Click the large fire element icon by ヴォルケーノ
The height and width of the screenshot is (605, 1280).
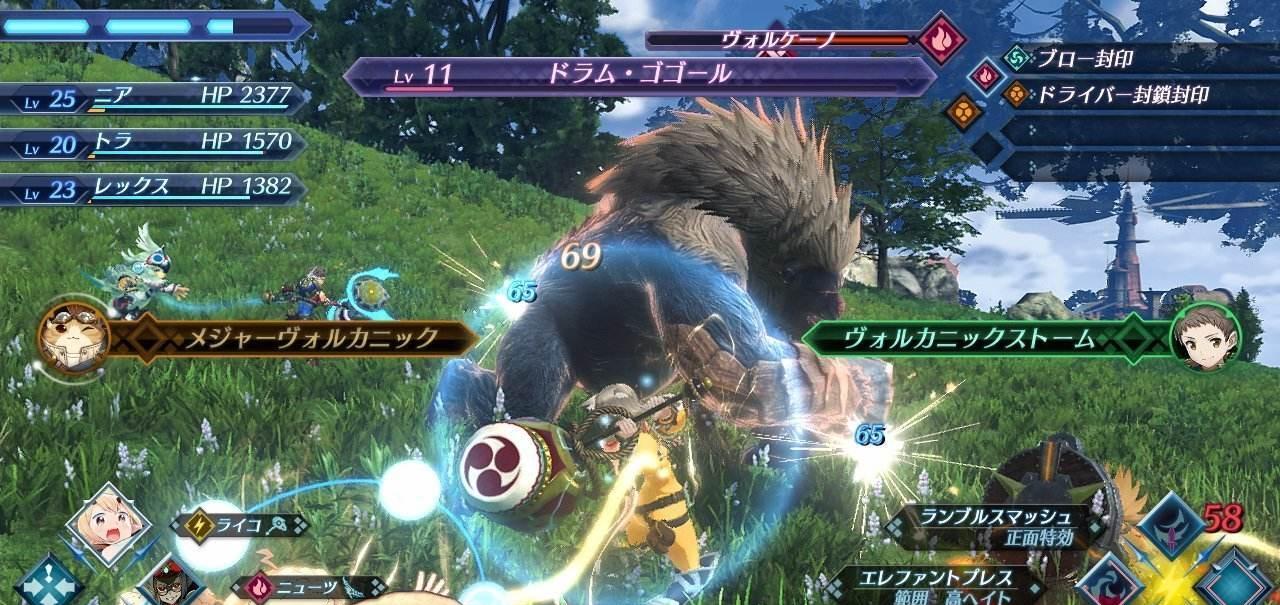click(942, 39)
